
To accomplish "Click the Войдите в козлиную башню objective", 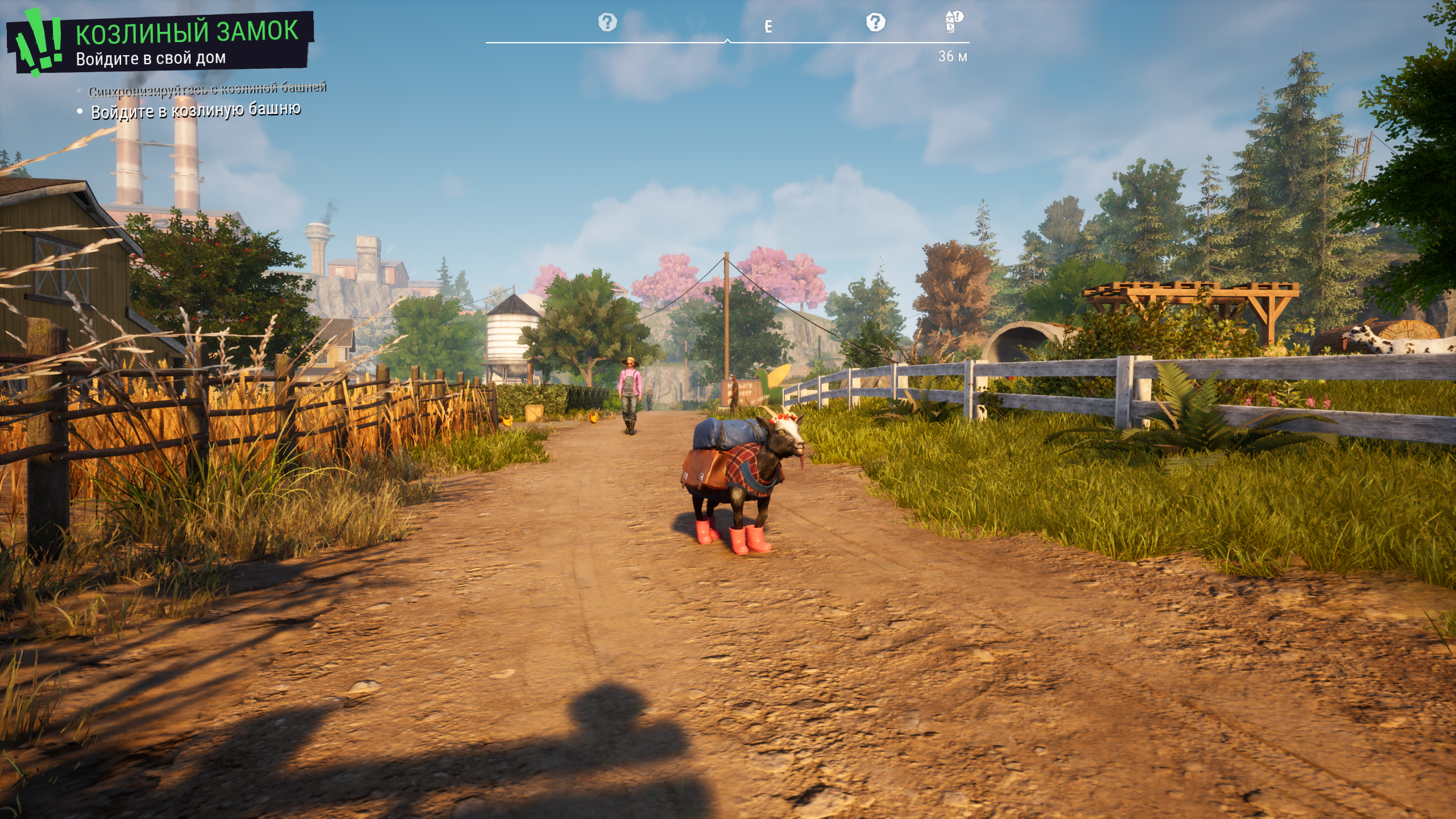I will click(x=196, y=110).
